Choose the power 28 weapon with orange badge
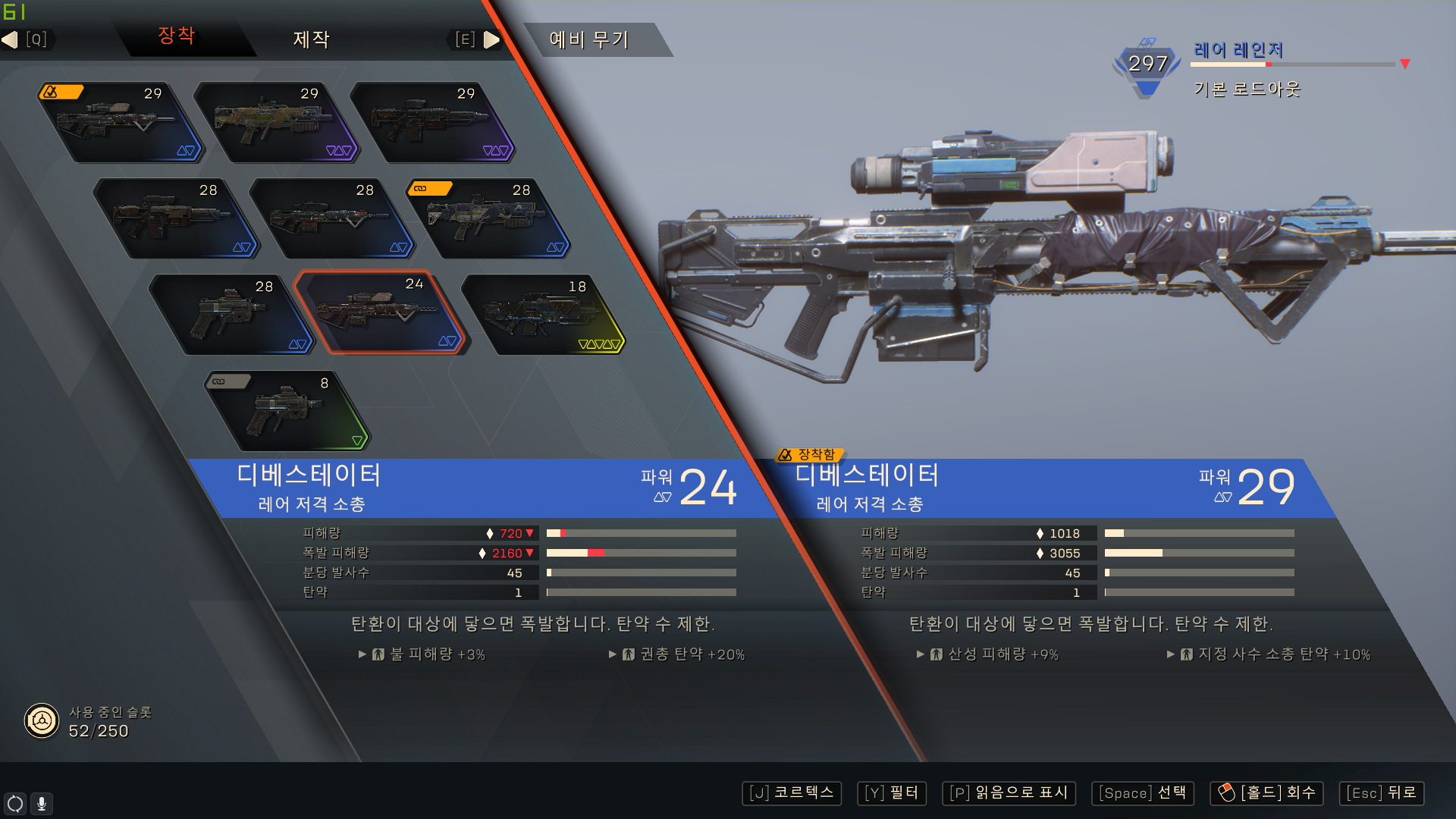The width and height of the screenshot is (1456, 819). pyautogui.click(x=487, y=219)
